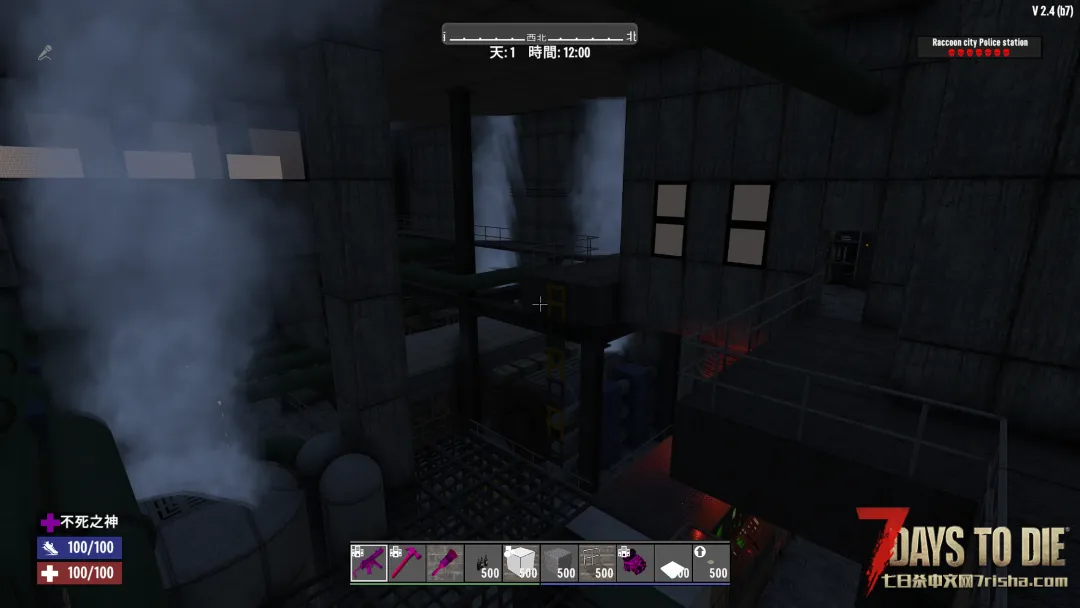1080x608 pixels.
Task: Select the dark bottles stack slot
Action: [x=483, y=563]
